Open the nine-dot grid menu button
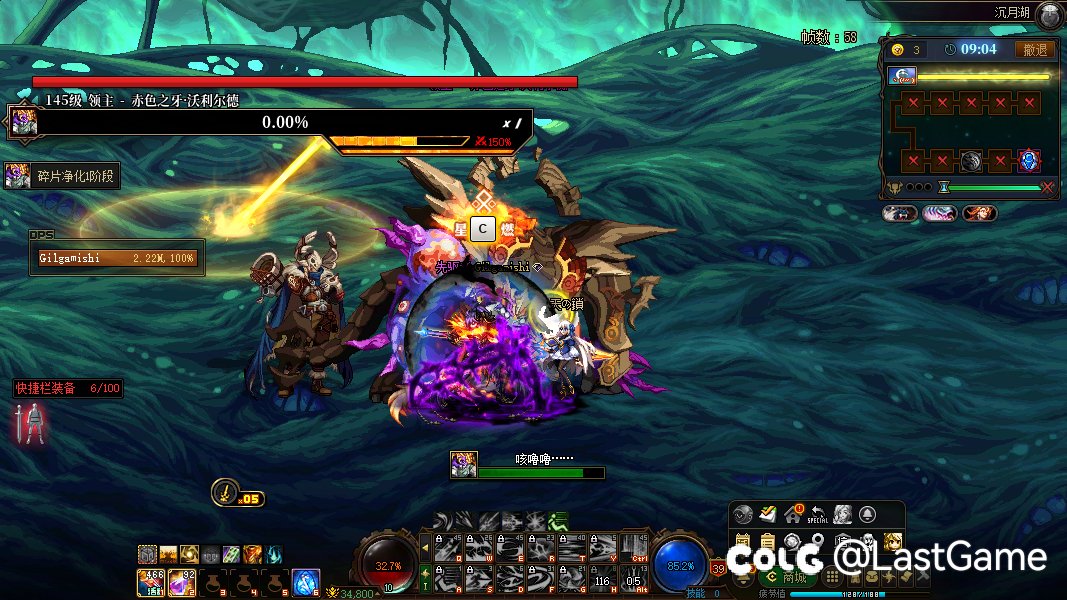Screen dimensions: 1067x600 click(x=831, y=578)
